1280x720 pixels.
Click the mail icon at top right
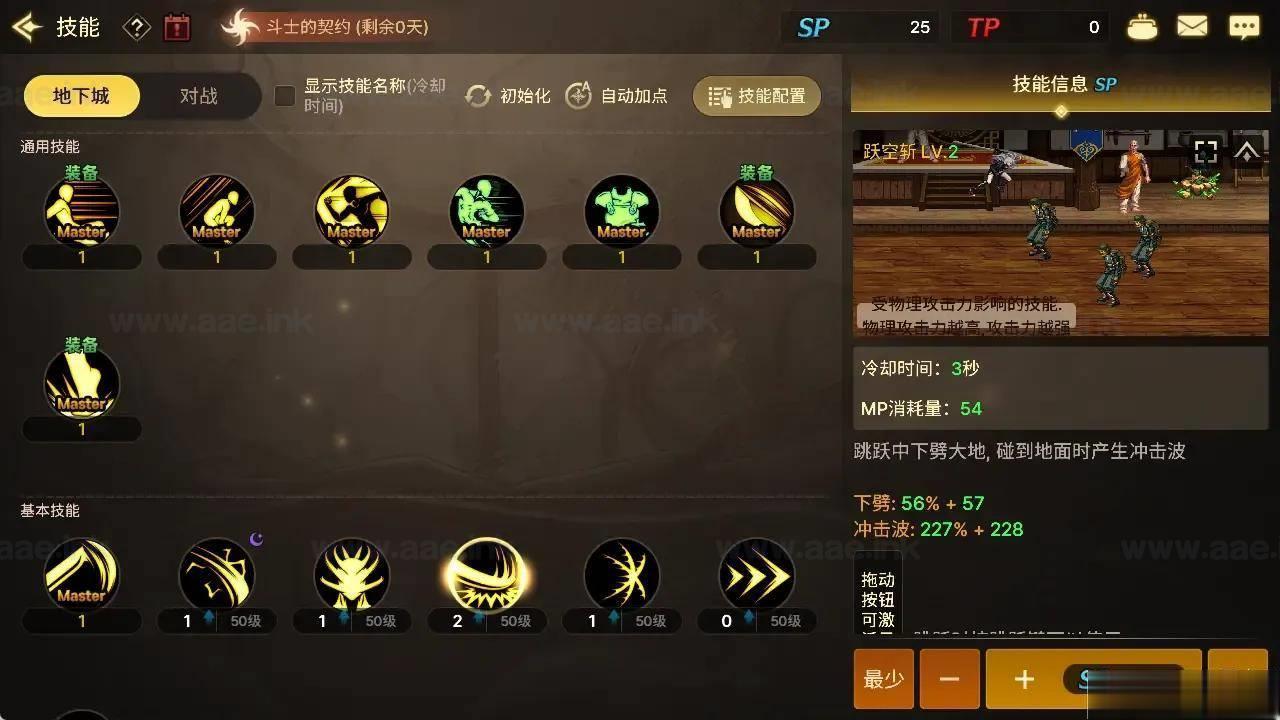click(1192, 26)
